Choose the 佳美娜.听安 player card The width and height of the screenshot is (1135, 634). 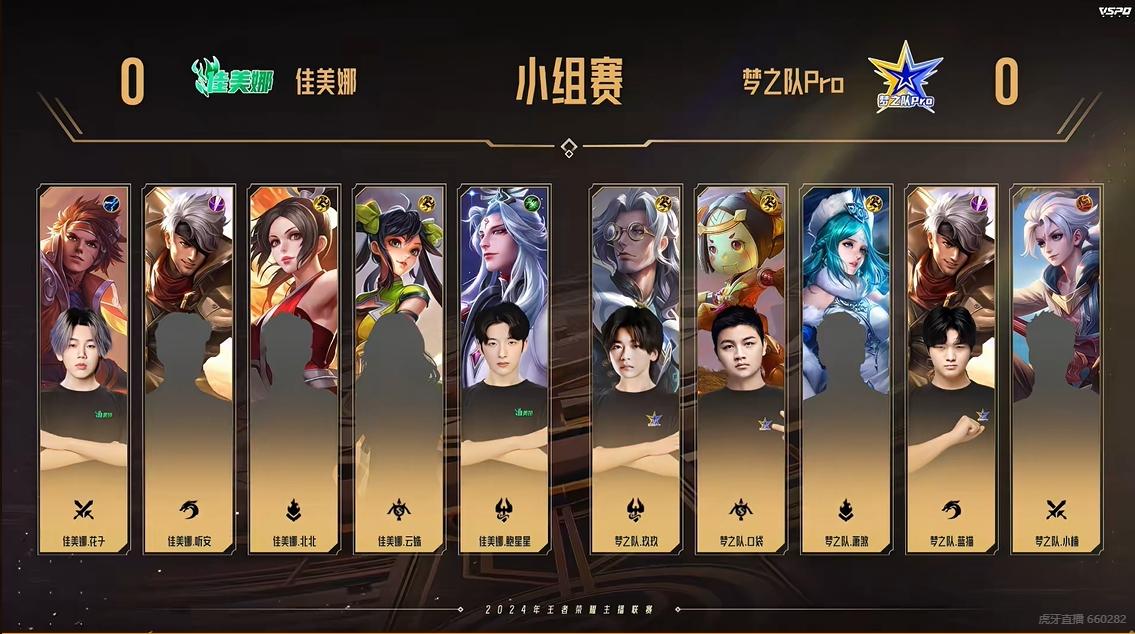pos(189,369)
